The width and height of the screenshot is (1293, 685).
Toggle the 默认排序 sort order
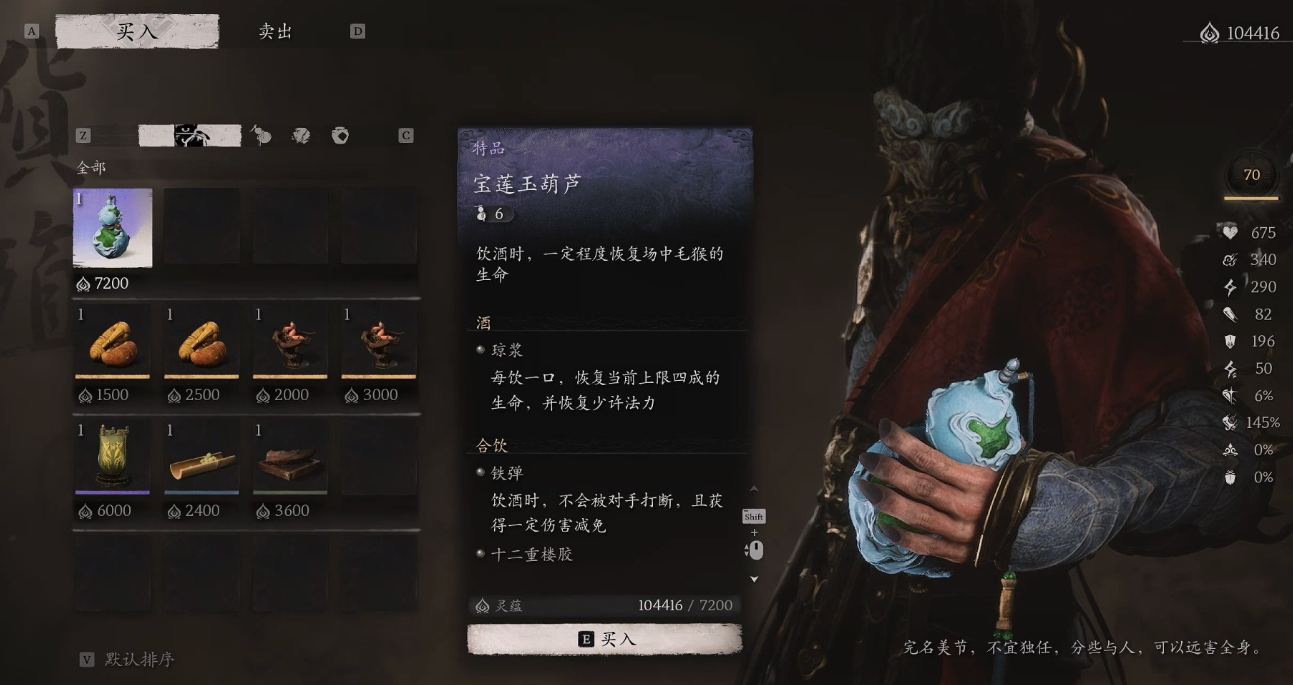click(139, 660)
